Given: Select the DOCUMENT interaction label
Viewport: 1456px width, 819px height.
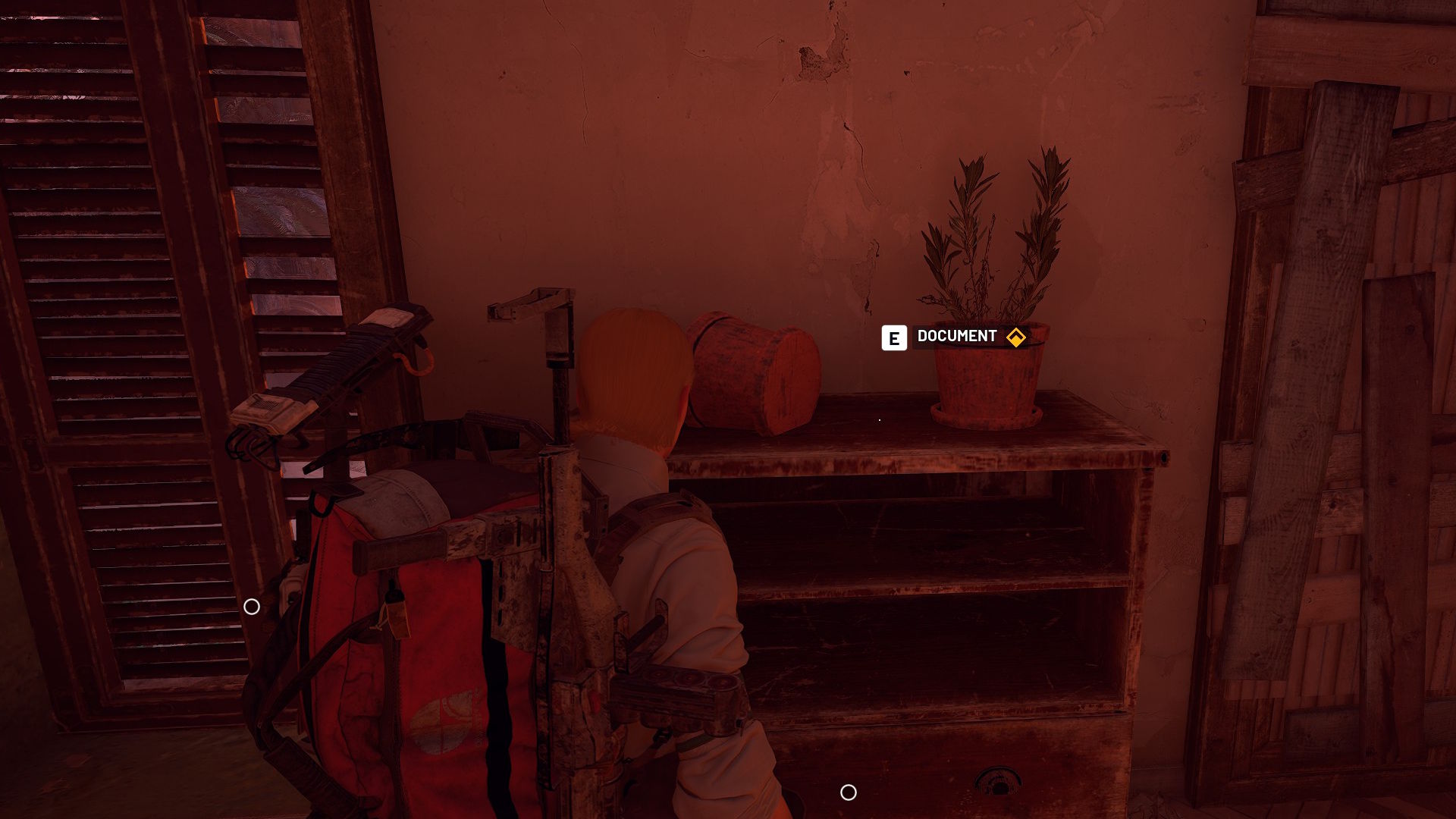Looking at the screenshot, I should 956,337.
